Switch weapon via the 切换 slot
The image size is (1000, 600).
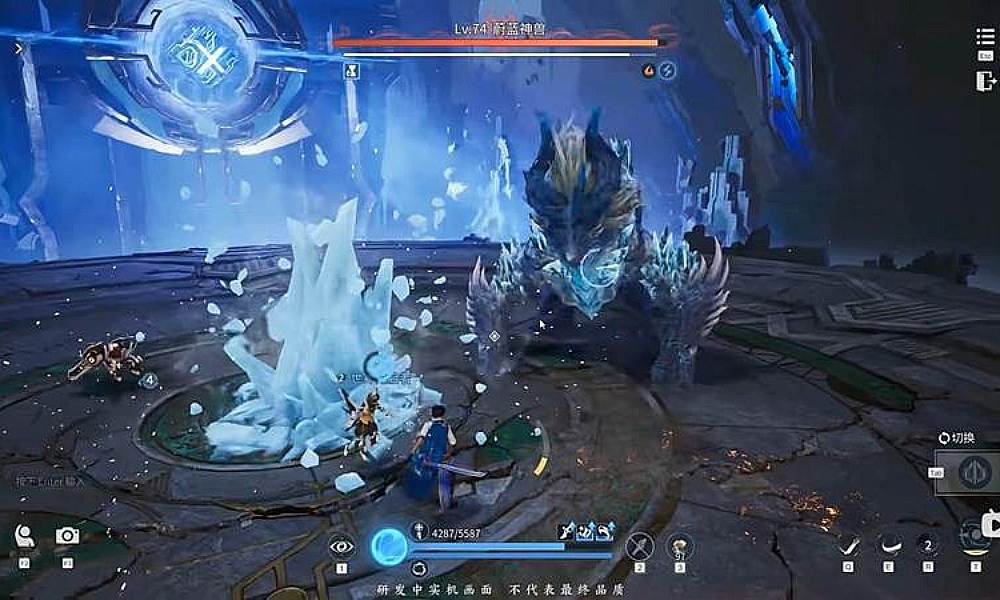tap(974, 472)
